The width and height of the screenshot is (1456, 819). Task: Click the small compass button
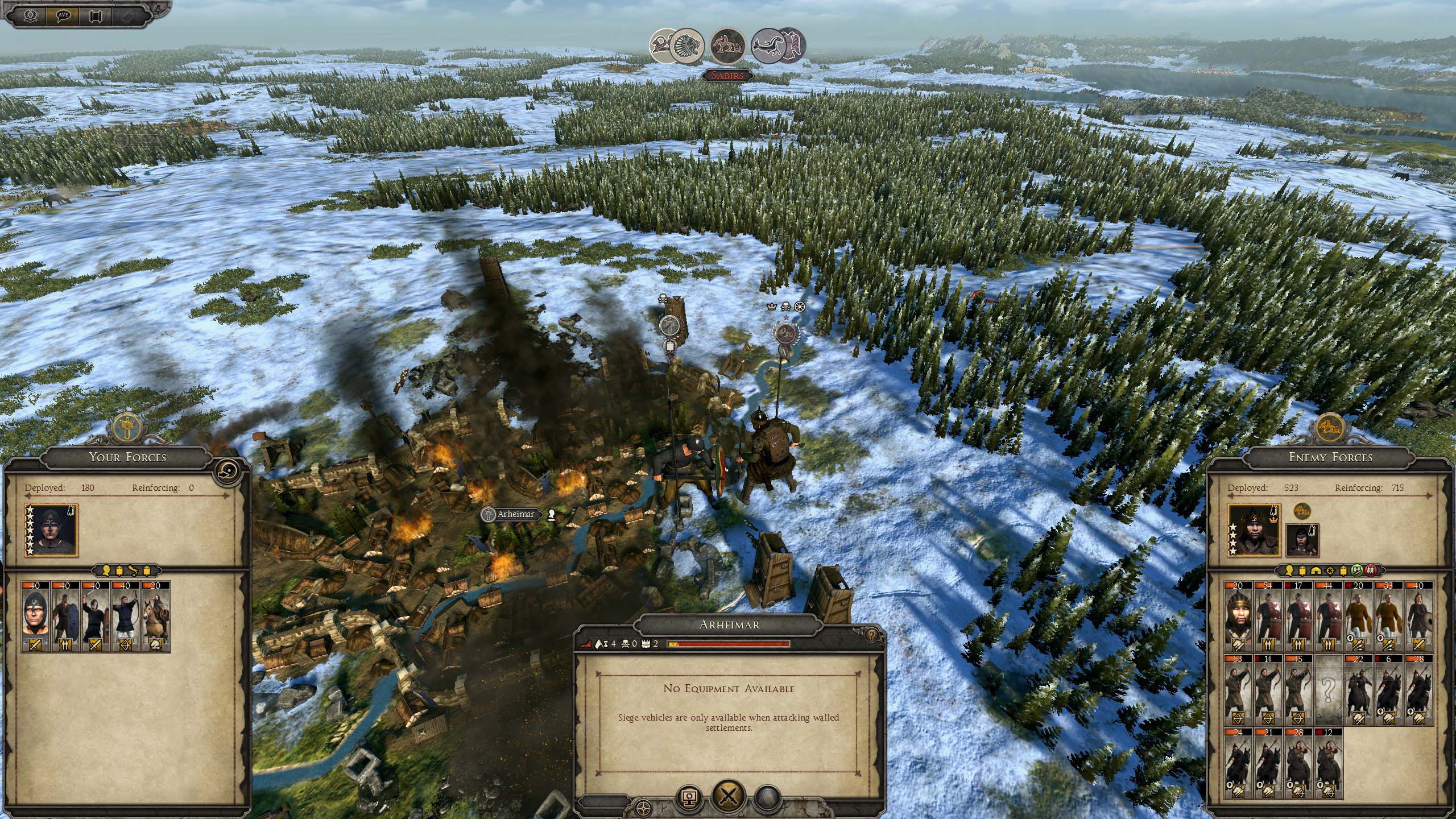click(x=644, y=808)
